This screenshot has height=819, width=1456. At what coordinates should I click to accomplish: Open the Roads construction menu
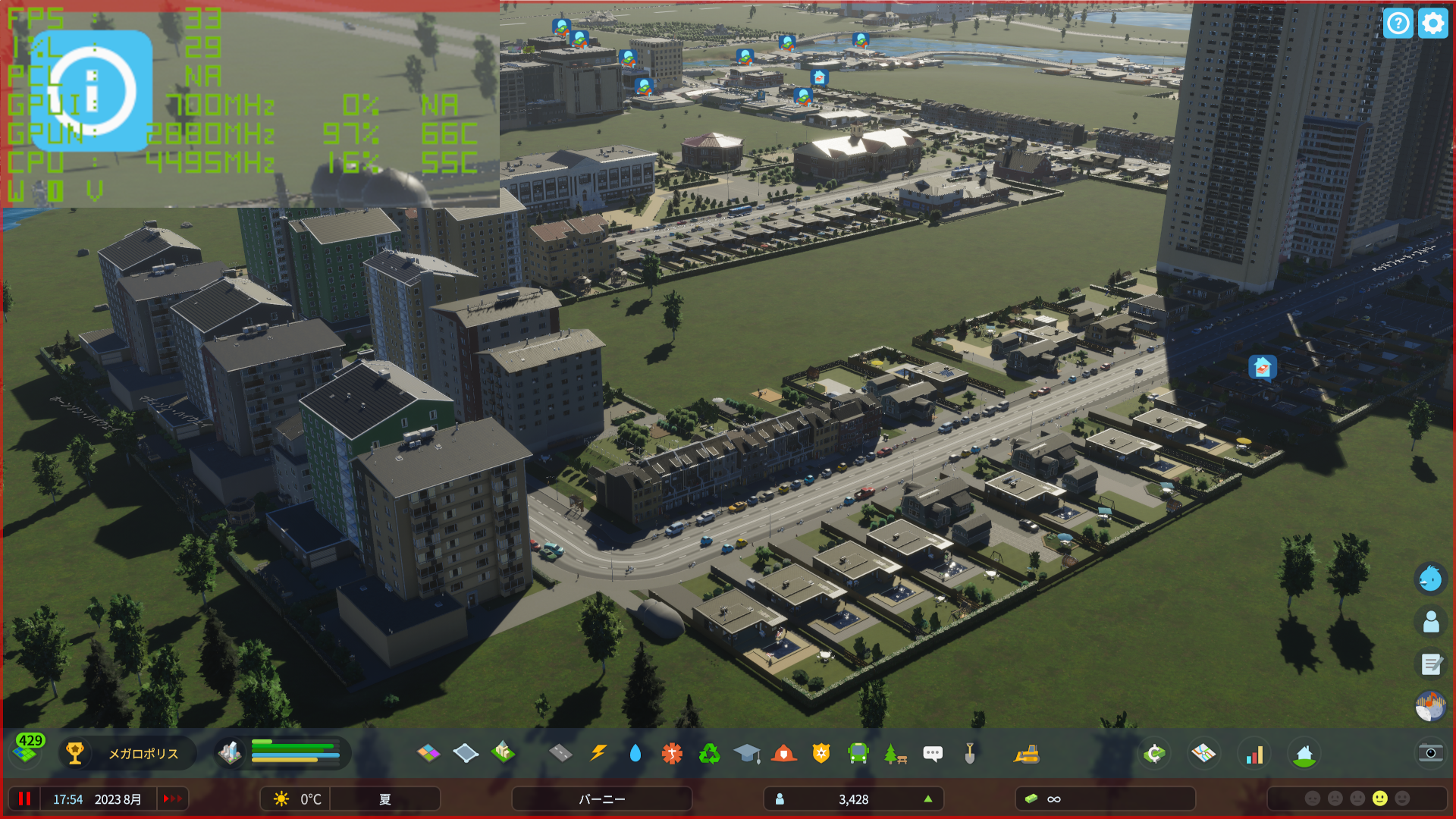coord(560,754)
